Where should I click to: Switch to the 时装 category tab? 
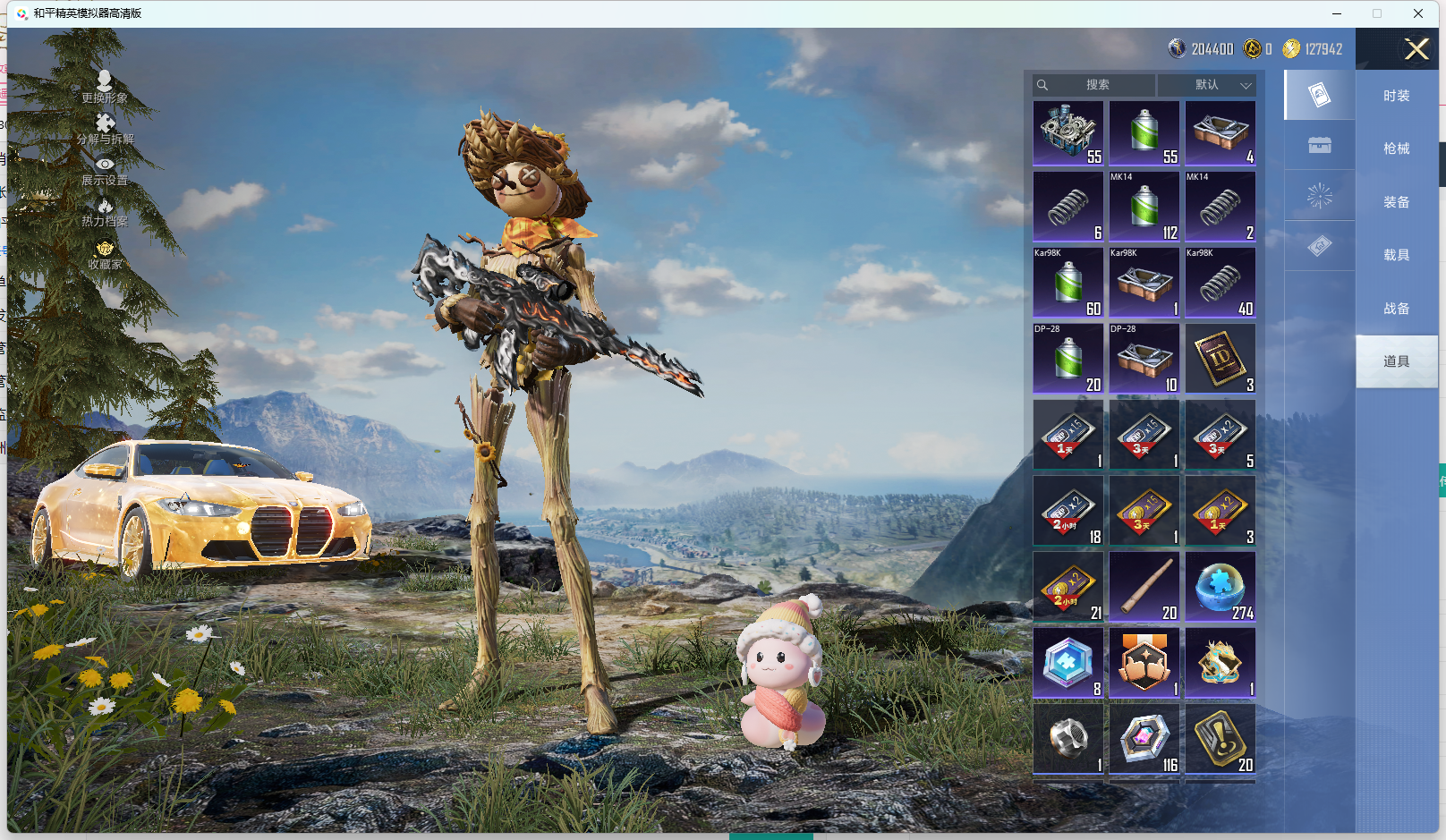pyautogui.click(x=1396, y=96)
